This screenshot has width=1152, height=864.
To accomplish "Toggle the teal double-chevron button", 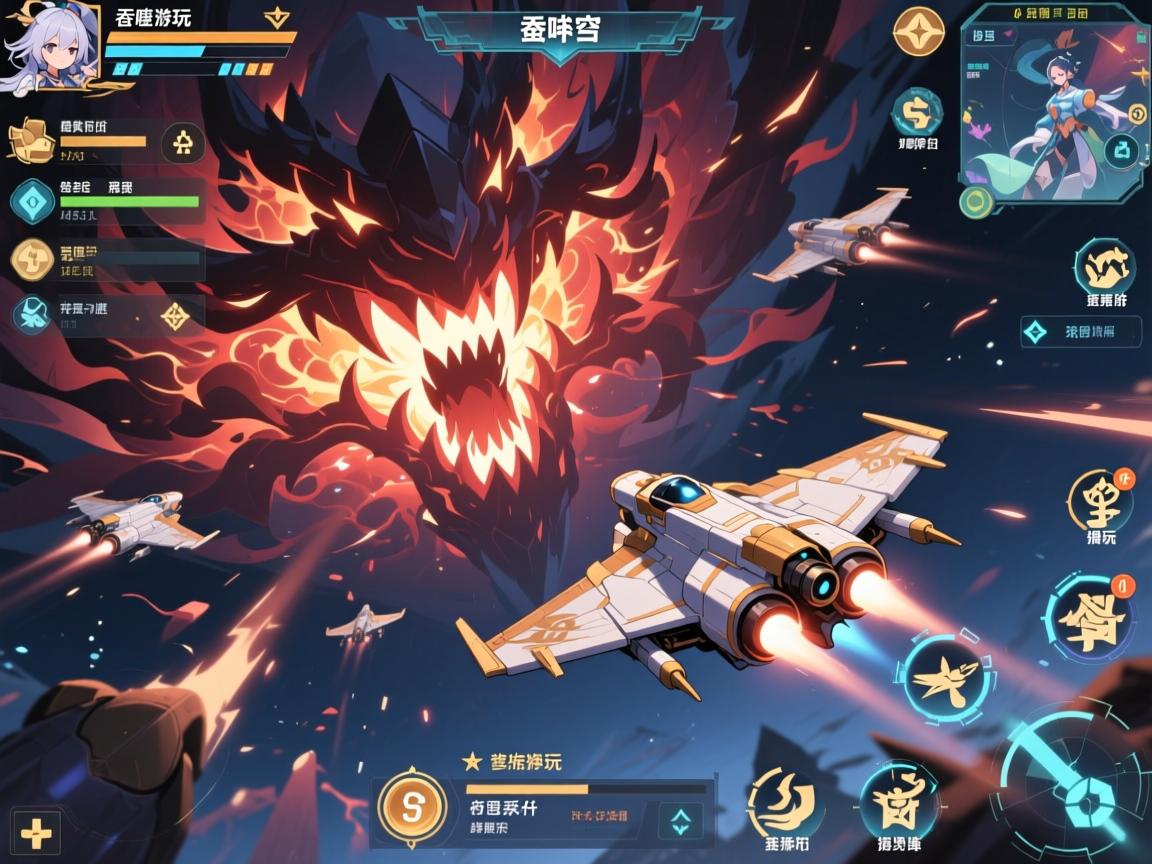I will click(x=680, y=822).
